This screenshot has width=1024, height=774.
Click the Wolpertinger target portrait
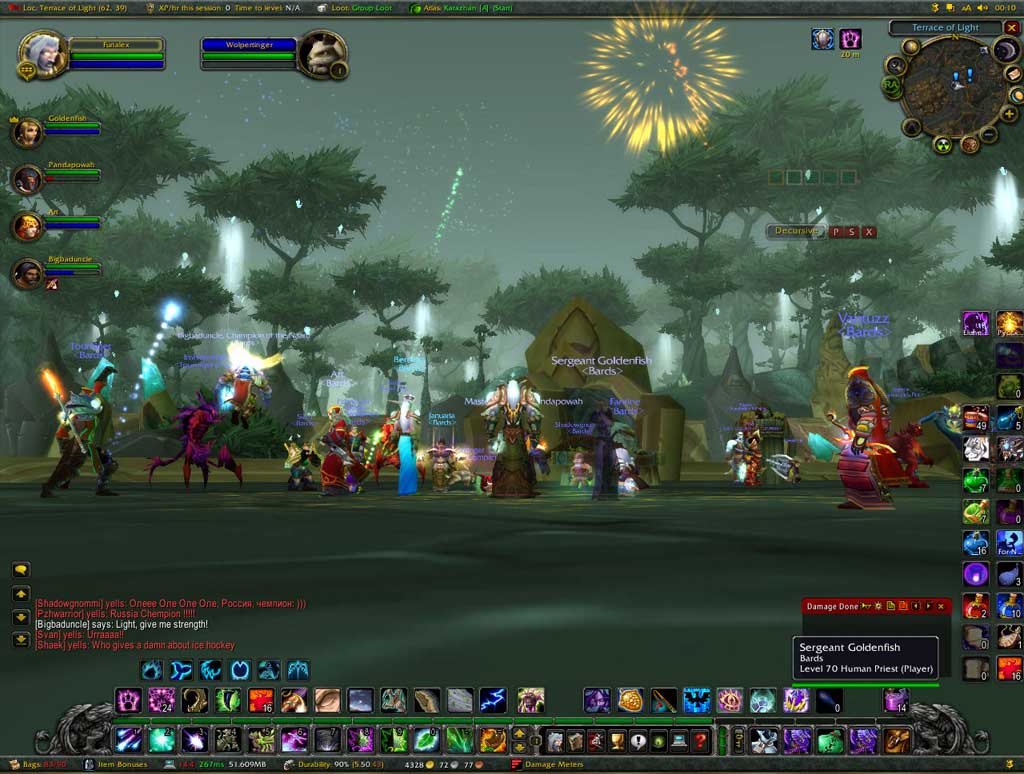(324, 55)
